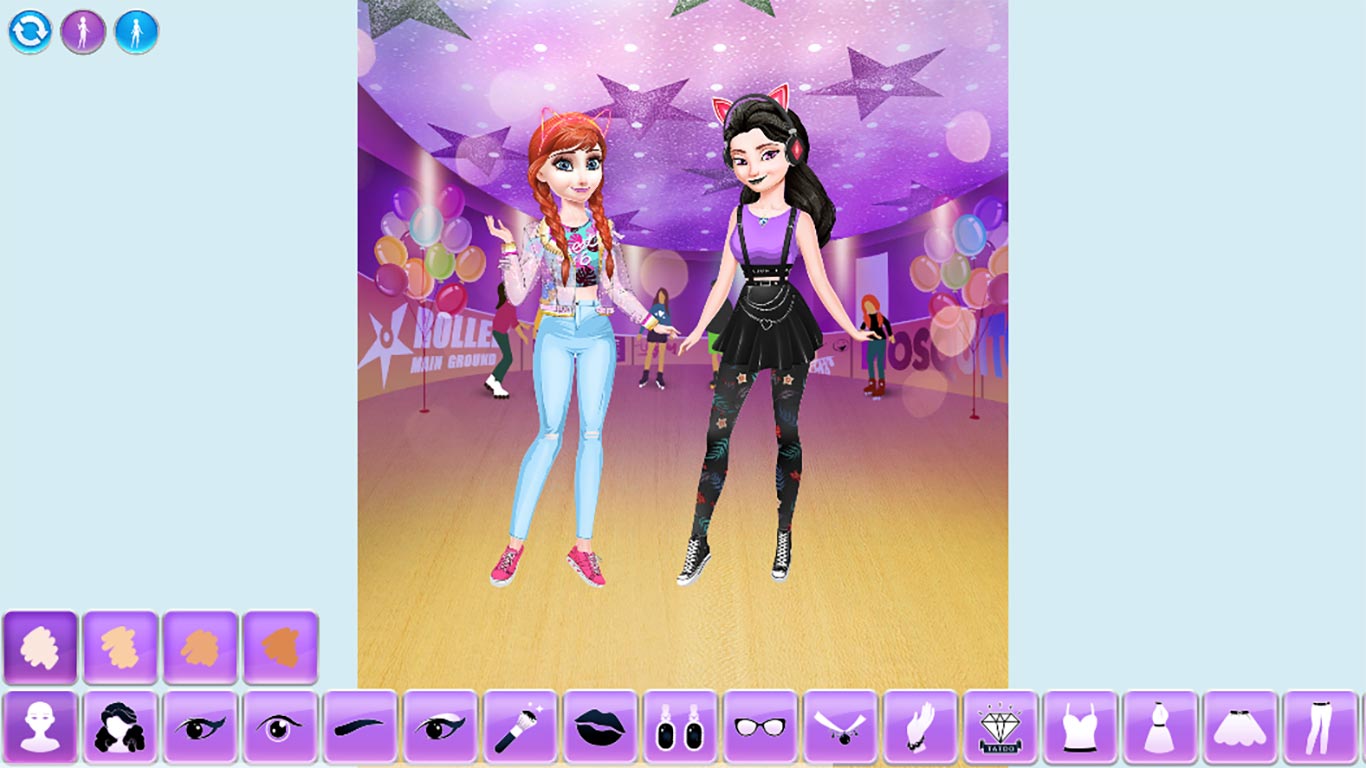This screenshot has height=768, width=1366.
Task: Select the blush brush makeup tool
Action: pyautogui.click(x=518, y=735)
